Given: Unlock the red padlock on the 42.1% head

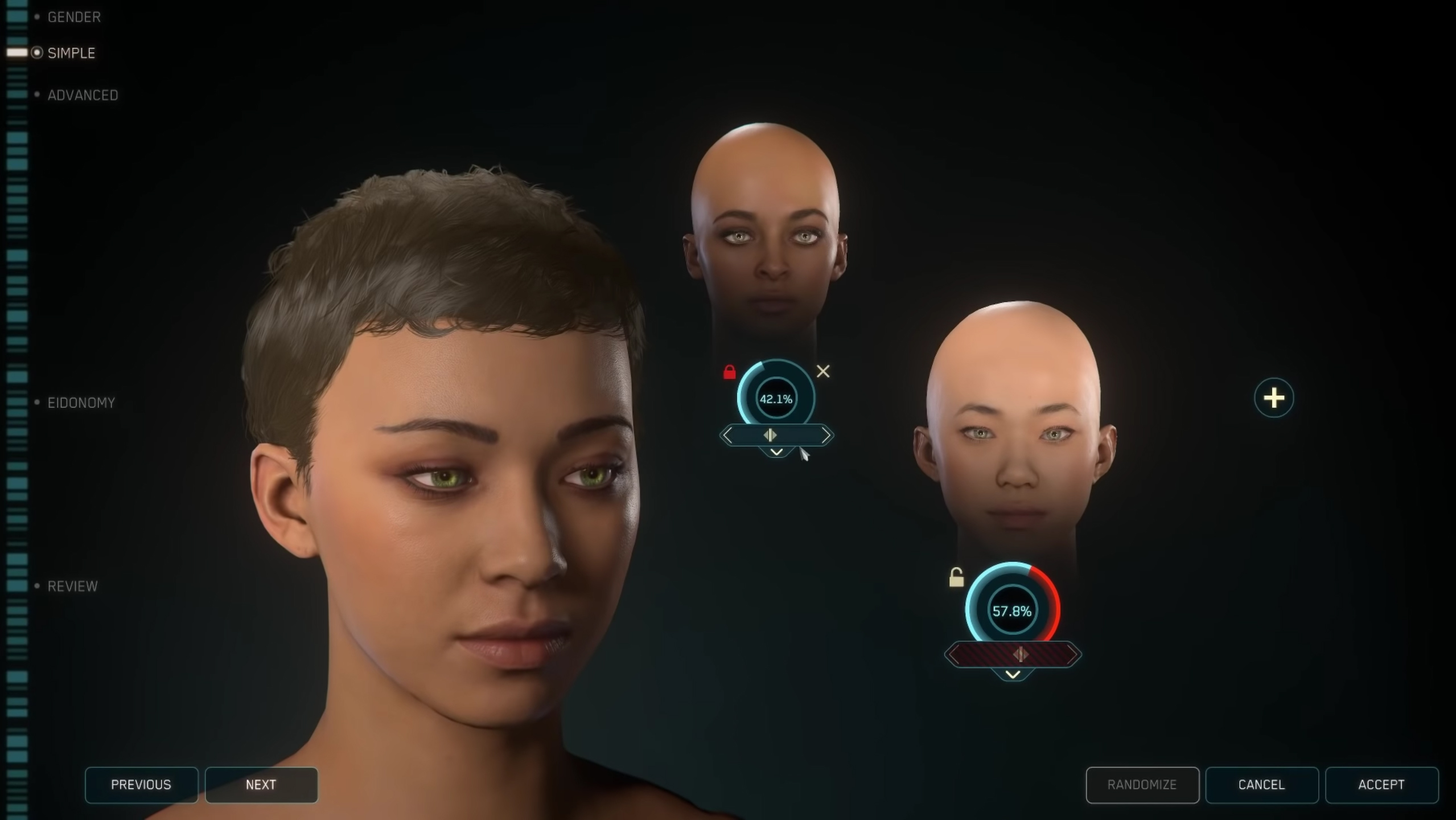Looking at the screenshot, I should [x=729, y=372].
